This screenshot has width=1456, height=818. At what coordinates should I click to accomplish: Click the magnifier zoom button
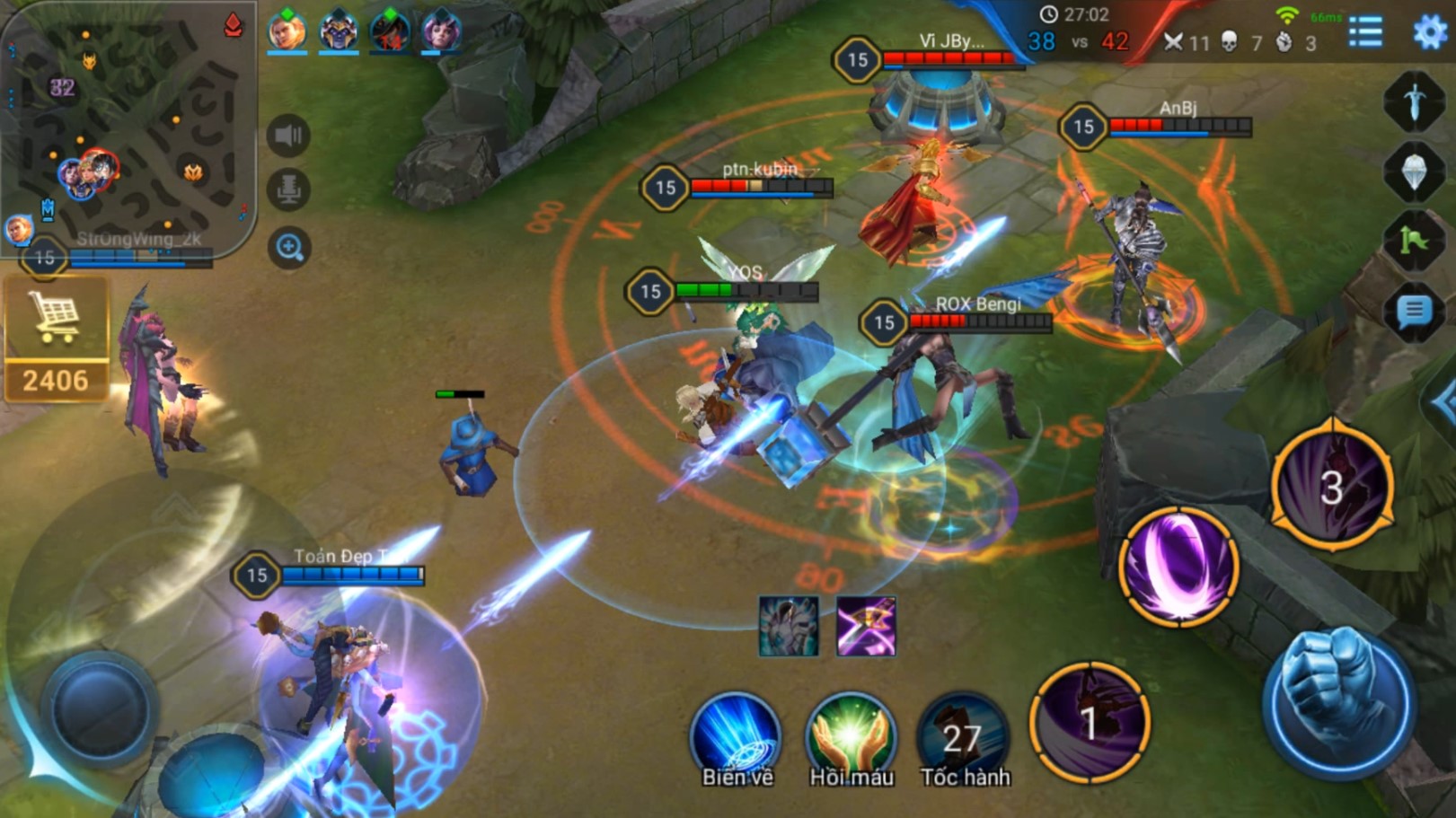[289, 247]
